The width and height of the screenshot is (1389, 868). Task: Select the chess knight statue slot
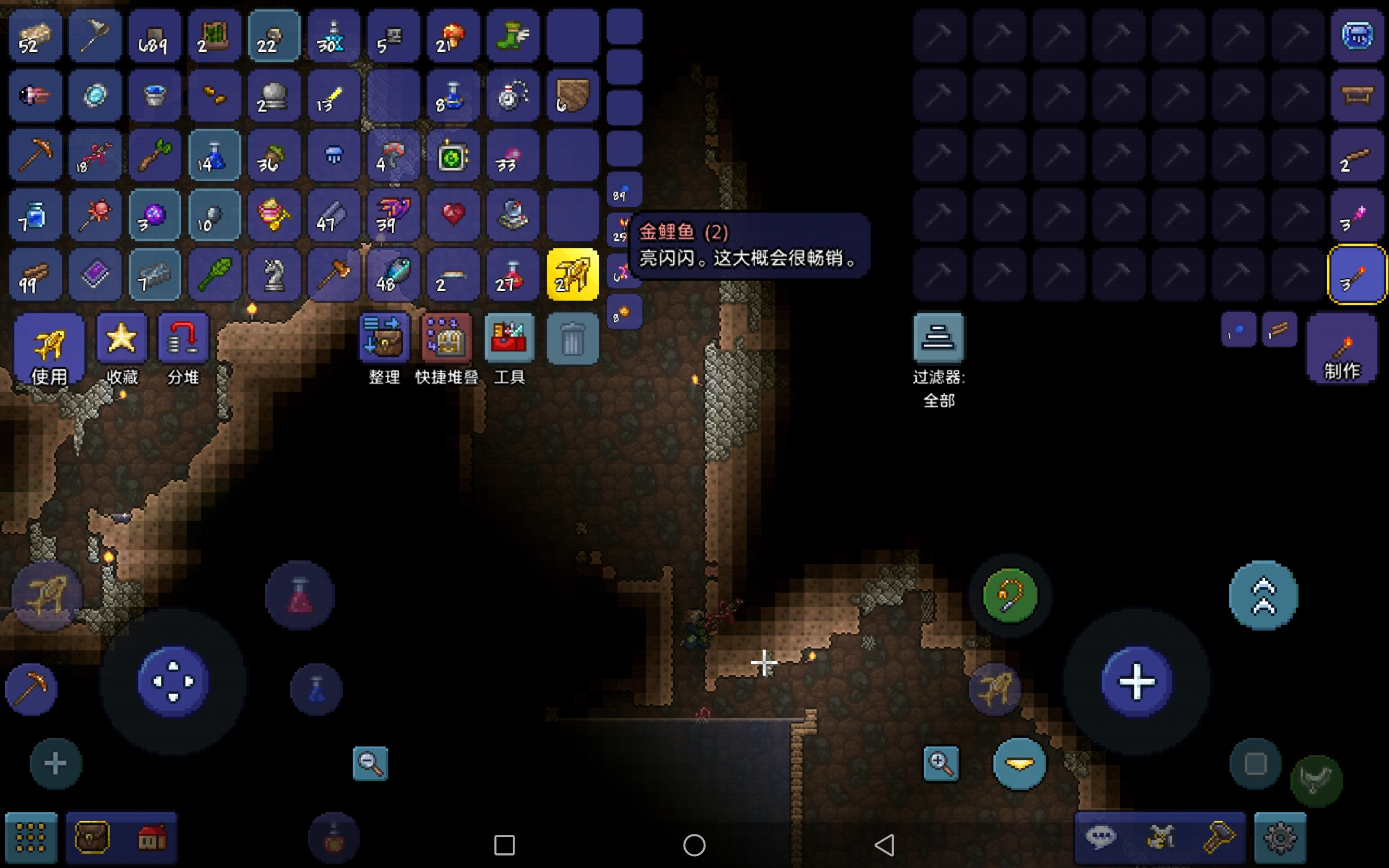[274, 275]
